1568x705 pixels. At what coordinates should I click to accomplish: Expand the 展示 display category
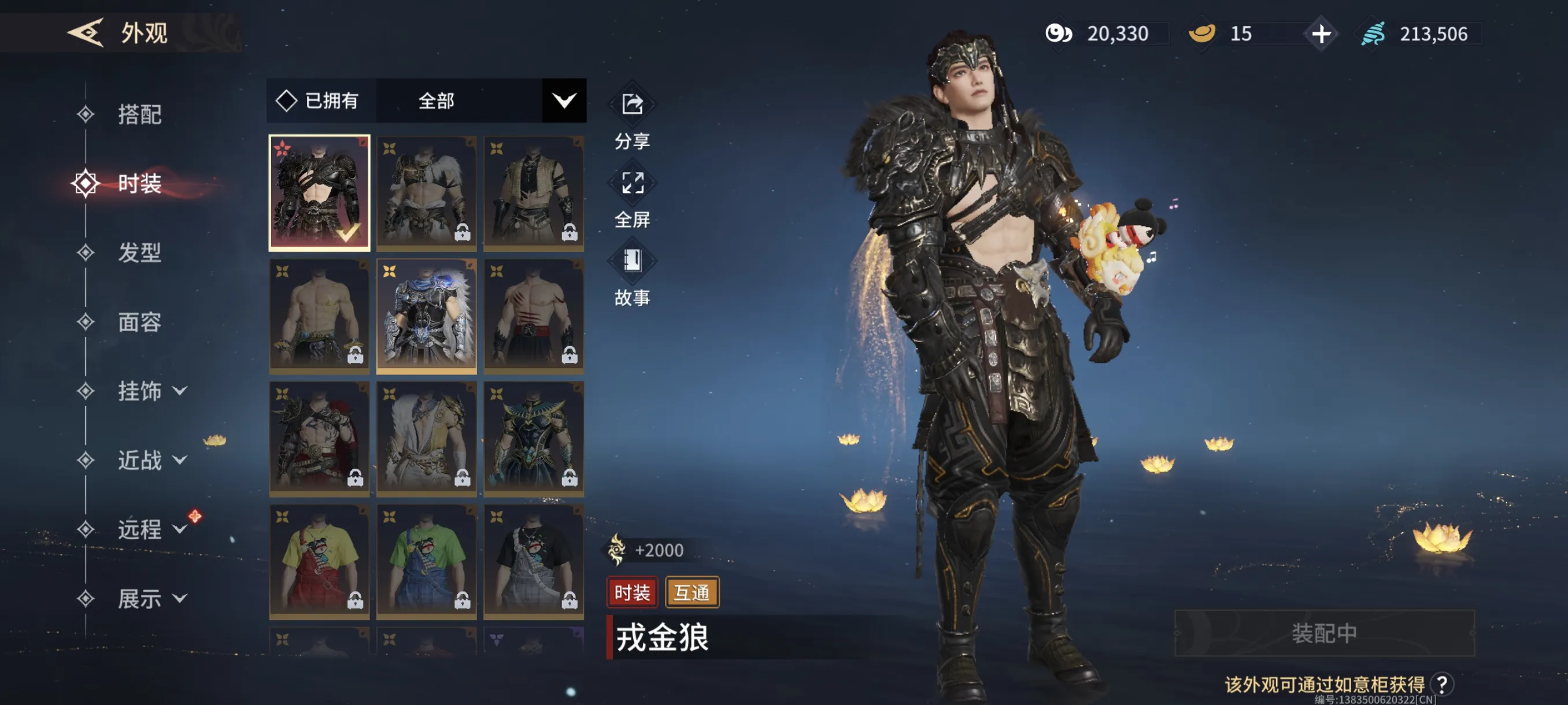[x=151, y=599]
